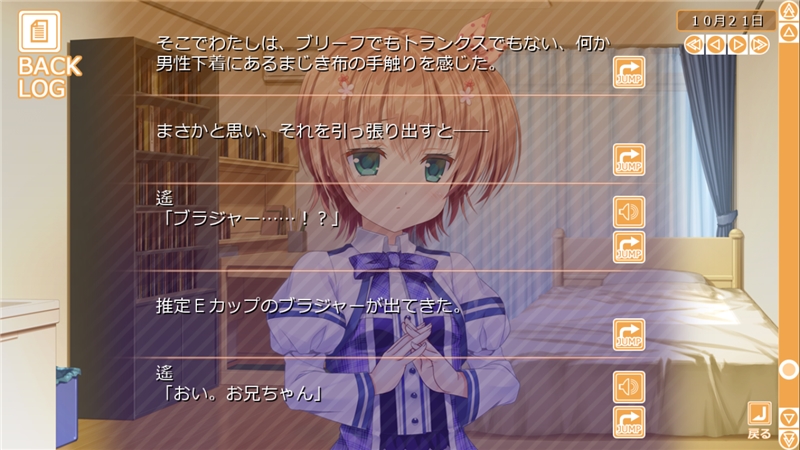Jump to the 推定Eカップ narration line
Viewport: 800px width, 450px height.
[629, 335]
